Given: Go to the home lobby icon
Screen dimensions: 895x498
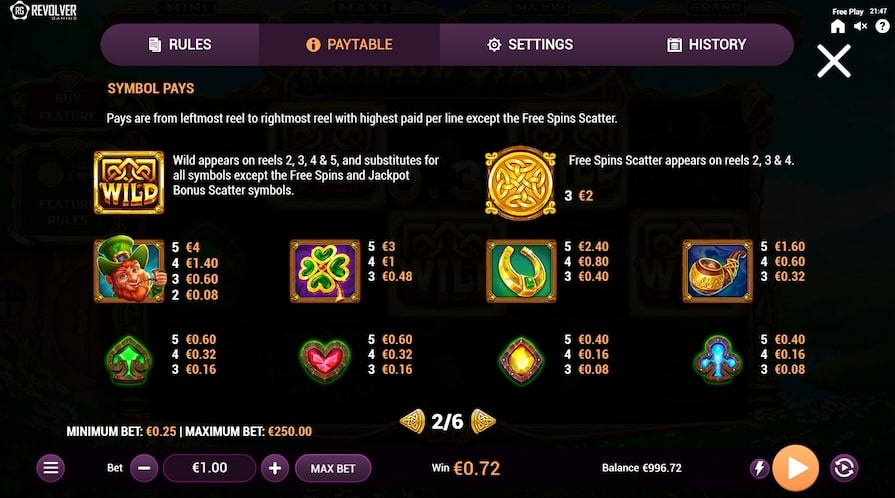Looking at the screenshot, I should 838,26.
